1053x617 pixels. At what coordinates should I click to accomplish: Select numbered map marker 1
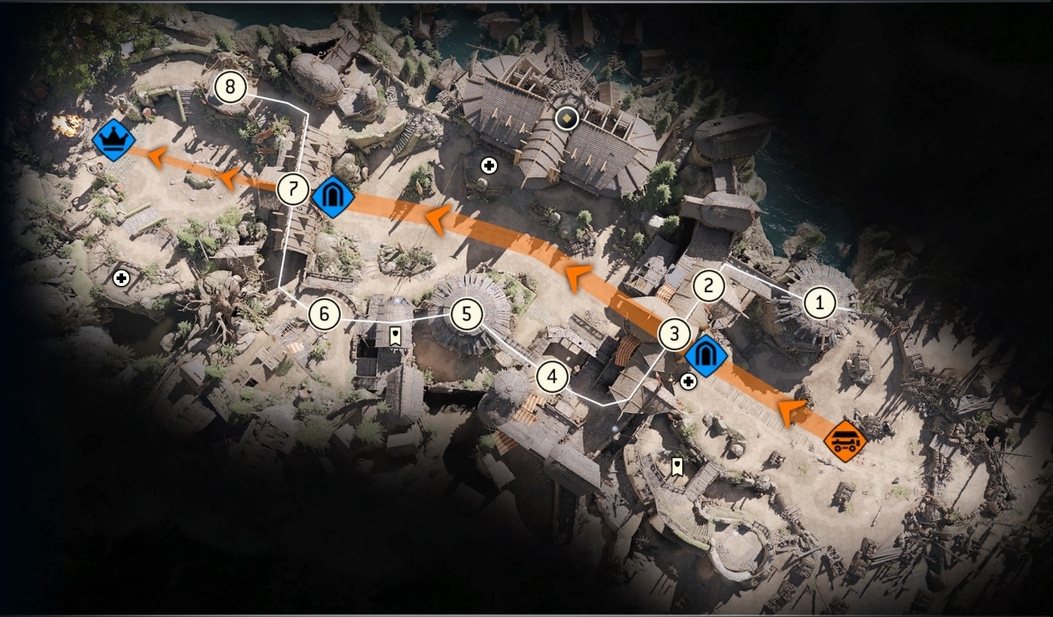click(x=820, y=300)
